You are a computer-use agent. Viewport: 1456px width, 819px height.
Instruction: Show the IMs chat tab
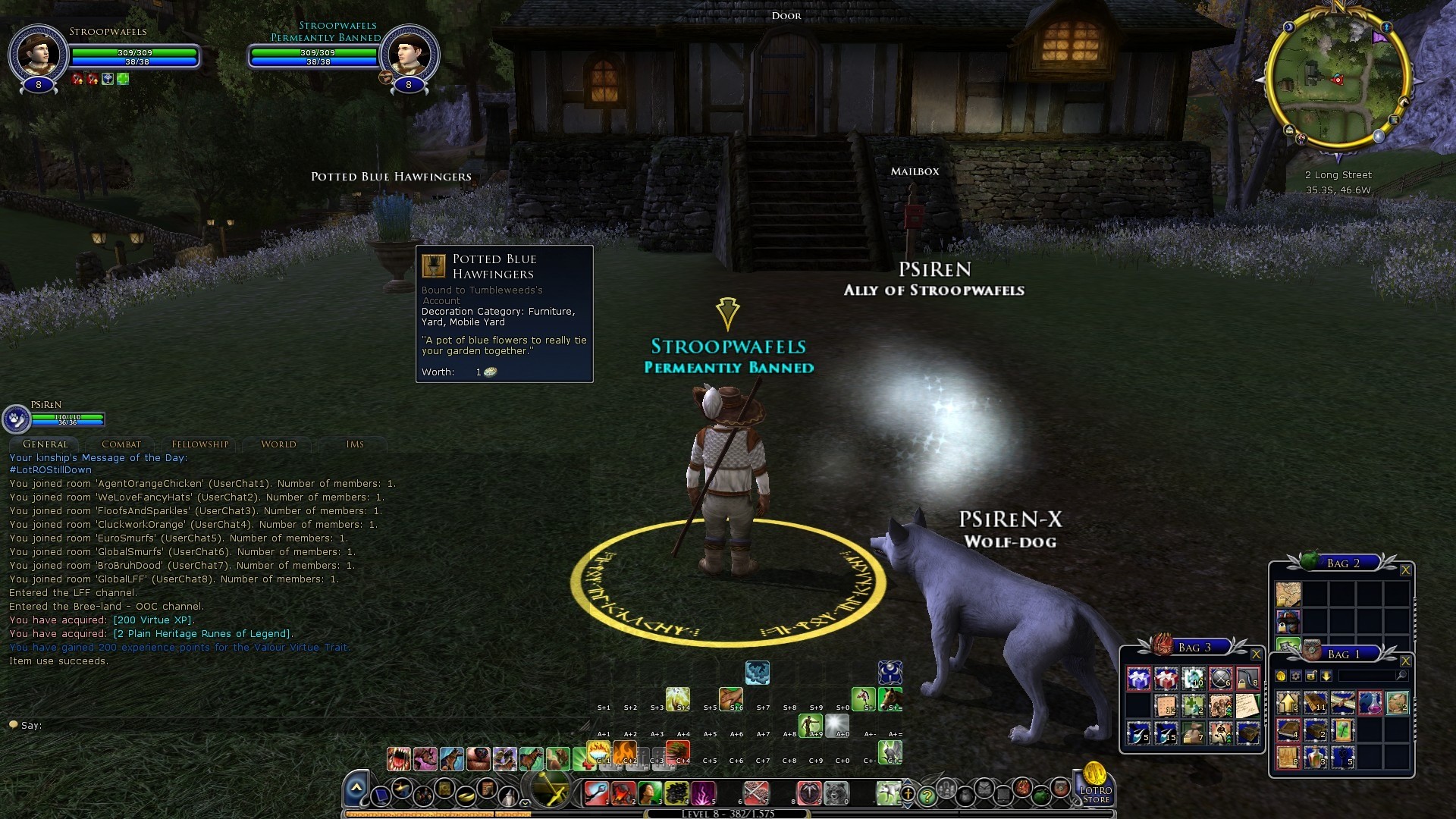355,444
